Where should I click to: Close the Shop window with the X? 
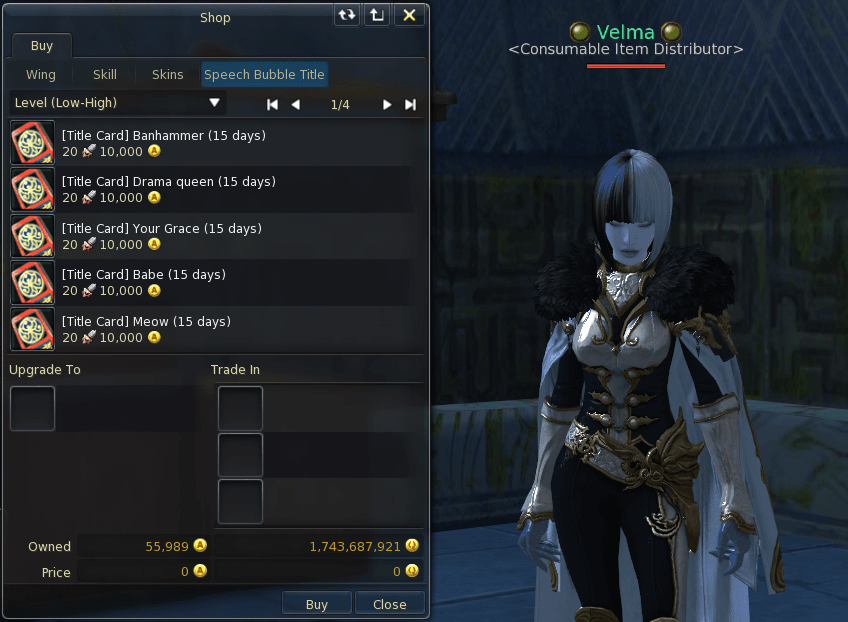tap(409, 16)
